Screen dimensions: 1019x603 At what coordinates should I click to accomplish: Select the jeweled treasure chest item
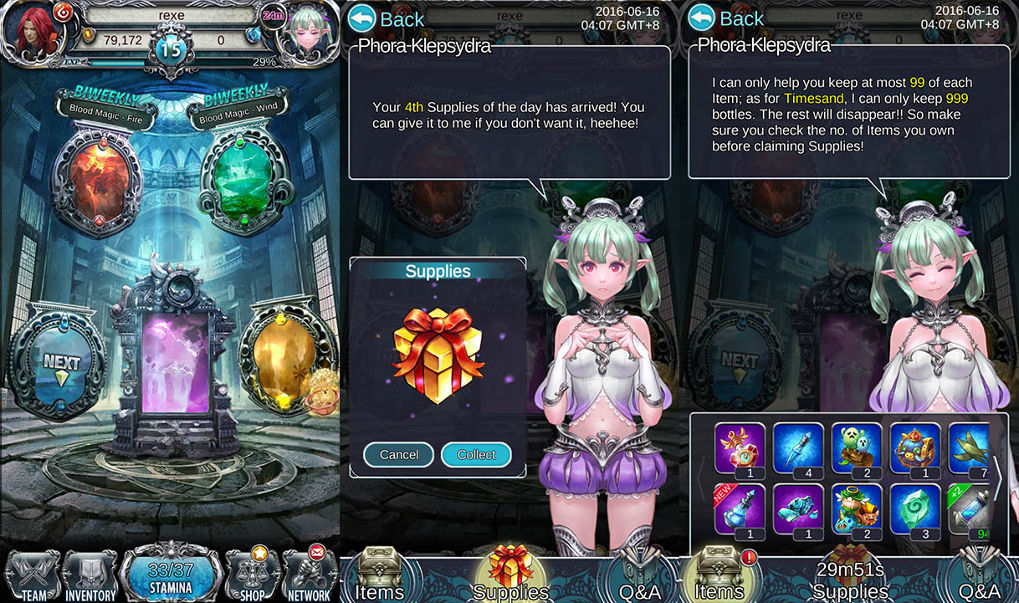point(915,447)
